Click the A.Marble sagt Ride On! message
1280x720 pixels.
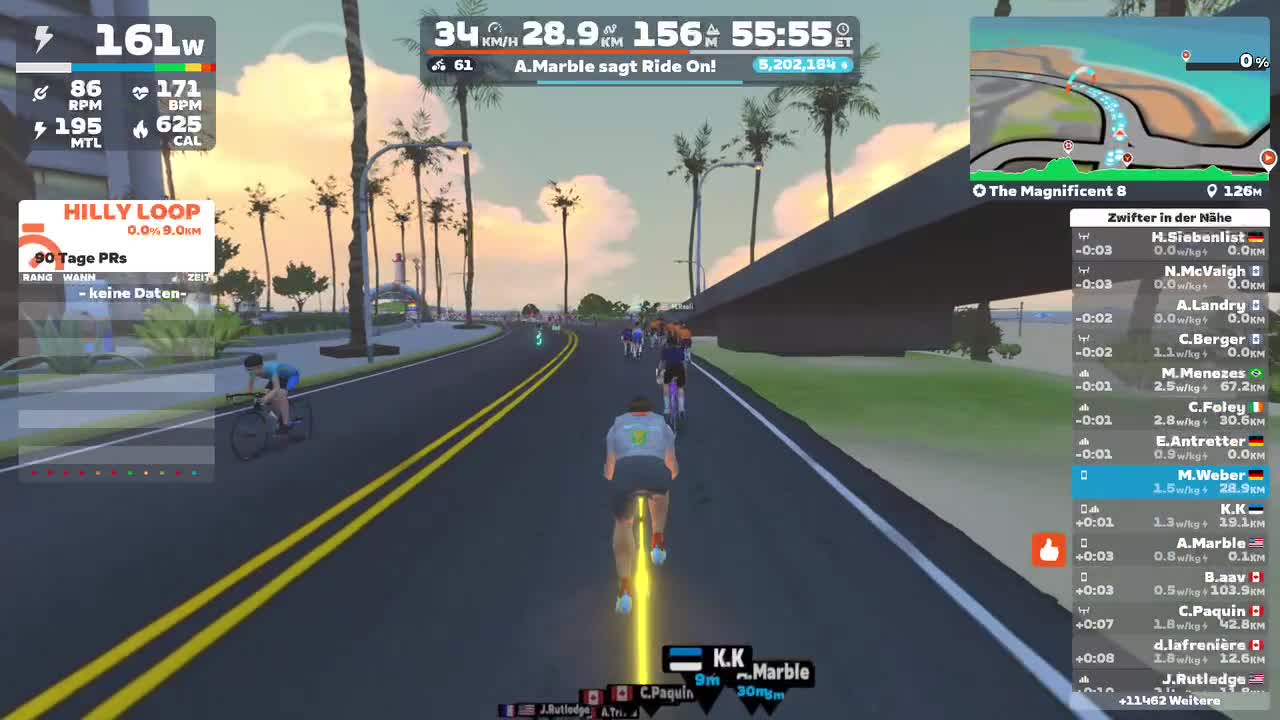[x=617, y=67]
